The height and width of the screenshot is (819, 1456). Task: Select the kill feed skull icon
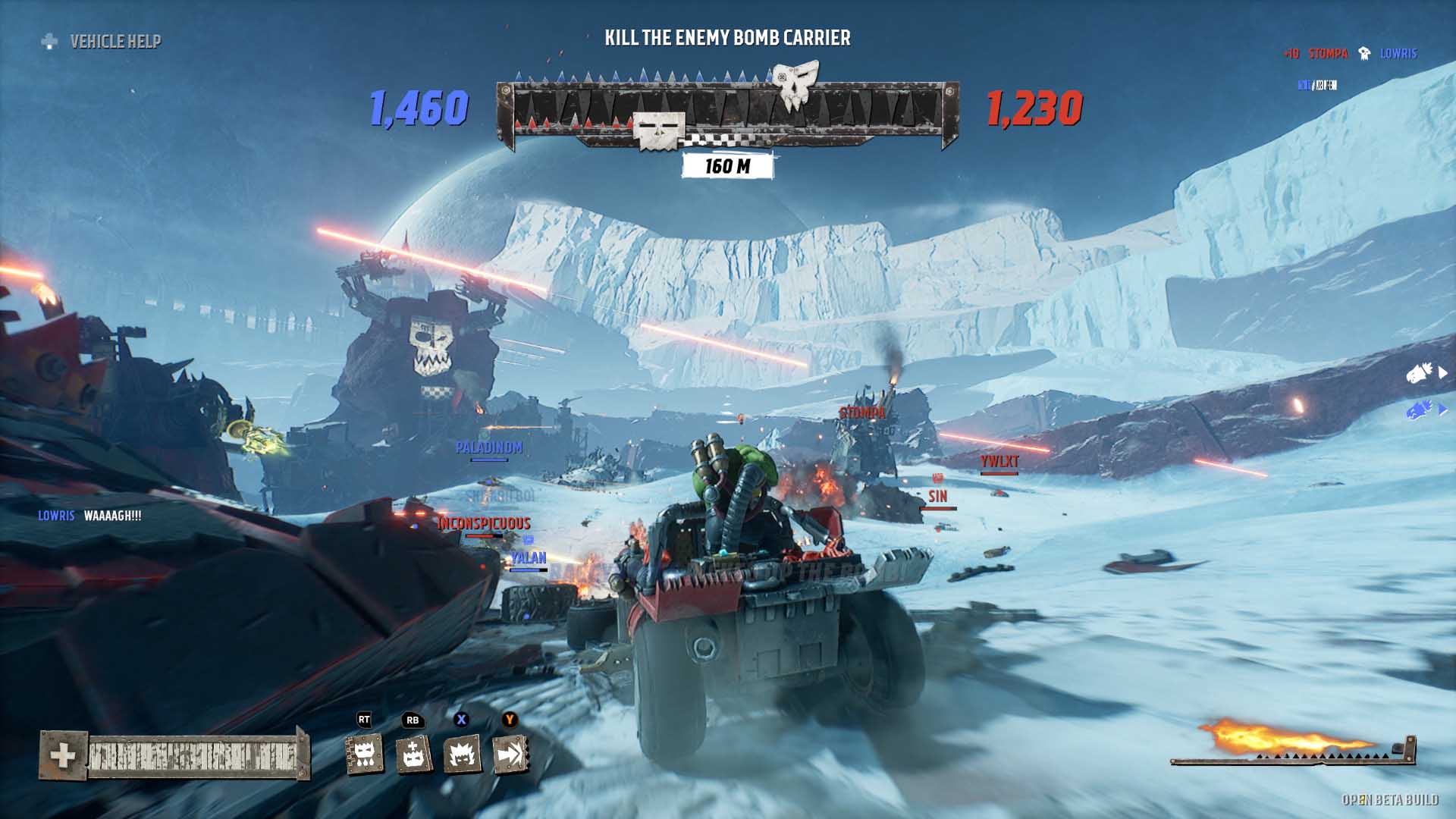pyautogui.click(x=1364, y=53)
